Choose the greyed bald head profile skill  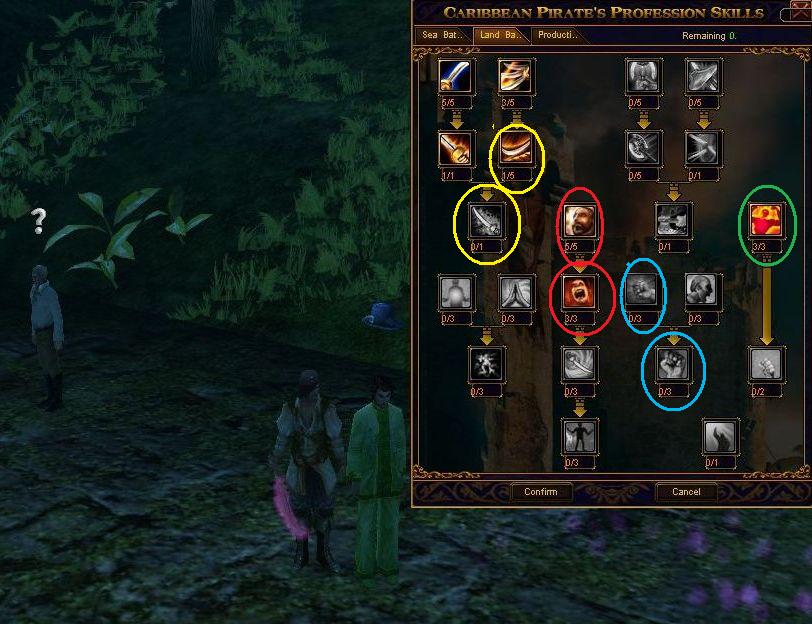(702, 292)
